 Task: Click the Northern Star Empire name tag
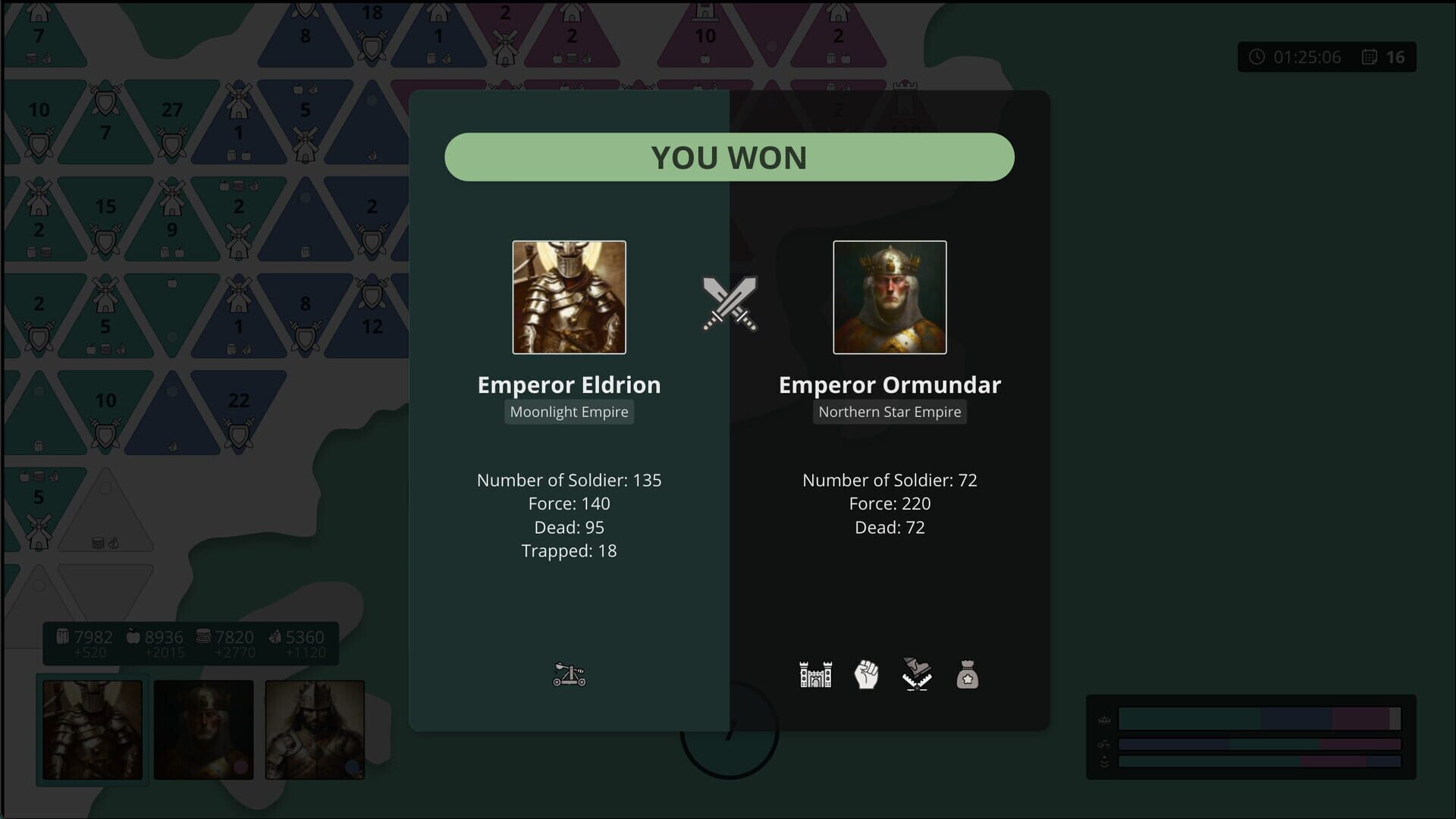point(890,412)
